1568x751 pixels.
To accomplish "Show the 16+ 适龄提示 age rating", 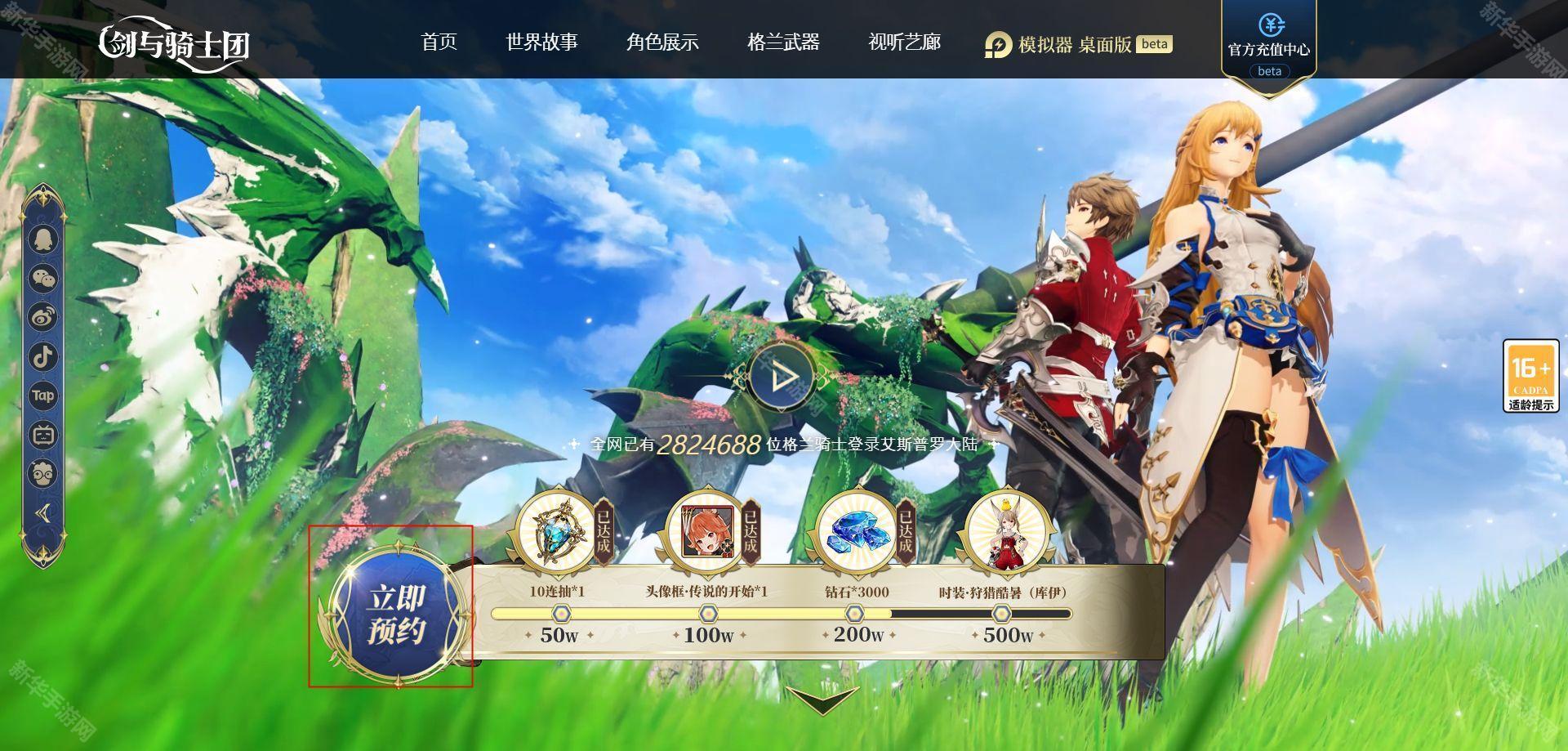I will point(1530,376).
